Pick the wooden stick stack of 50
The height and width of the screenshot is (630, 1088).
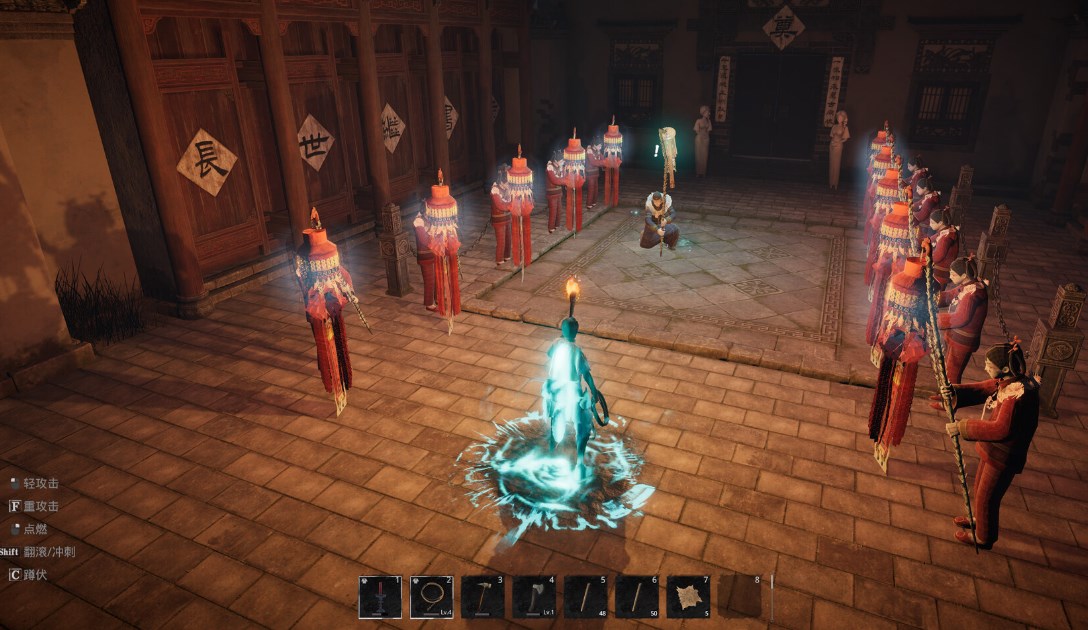(637, 597)
